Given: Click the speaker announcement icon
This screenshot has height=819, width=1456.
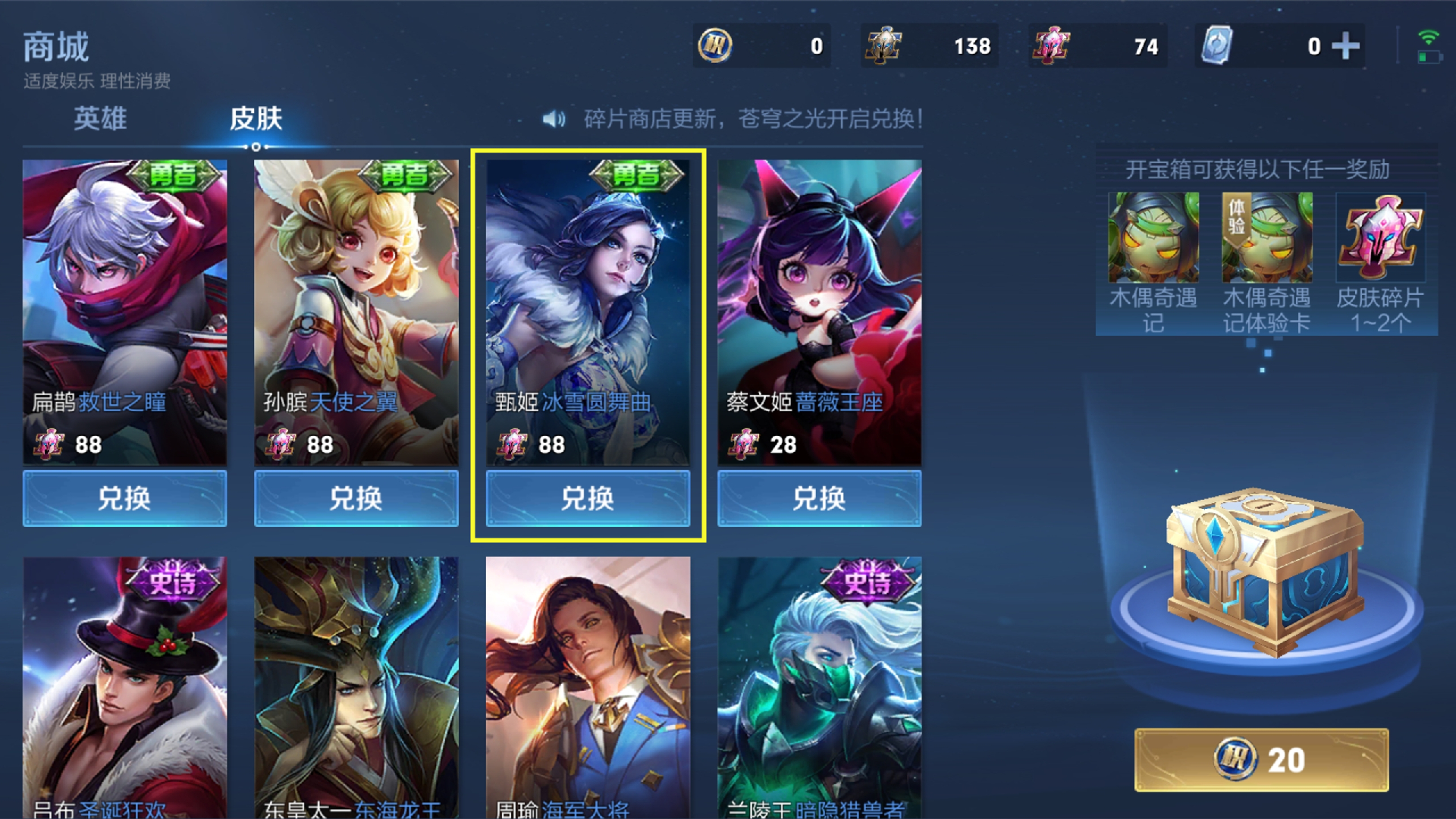Looking at the screenshot, I should pos(554,118).
